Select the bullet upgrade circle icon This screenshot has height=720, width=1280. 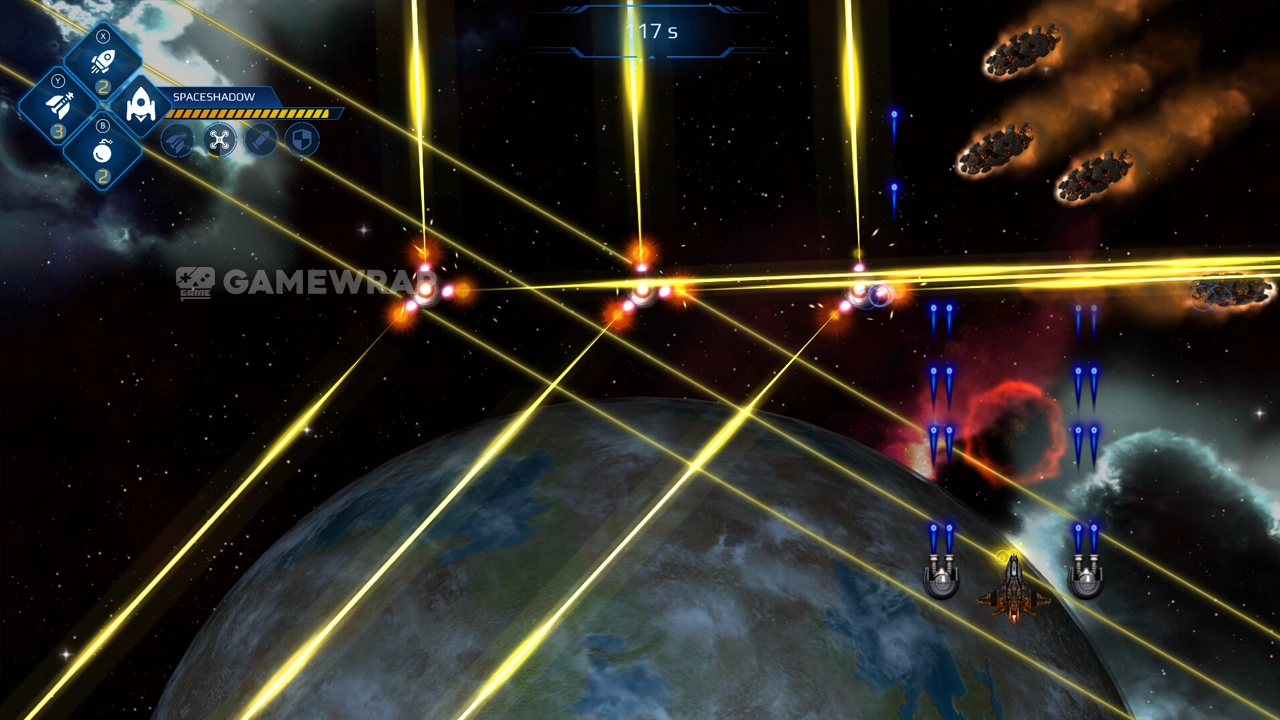tap(261, 140)
